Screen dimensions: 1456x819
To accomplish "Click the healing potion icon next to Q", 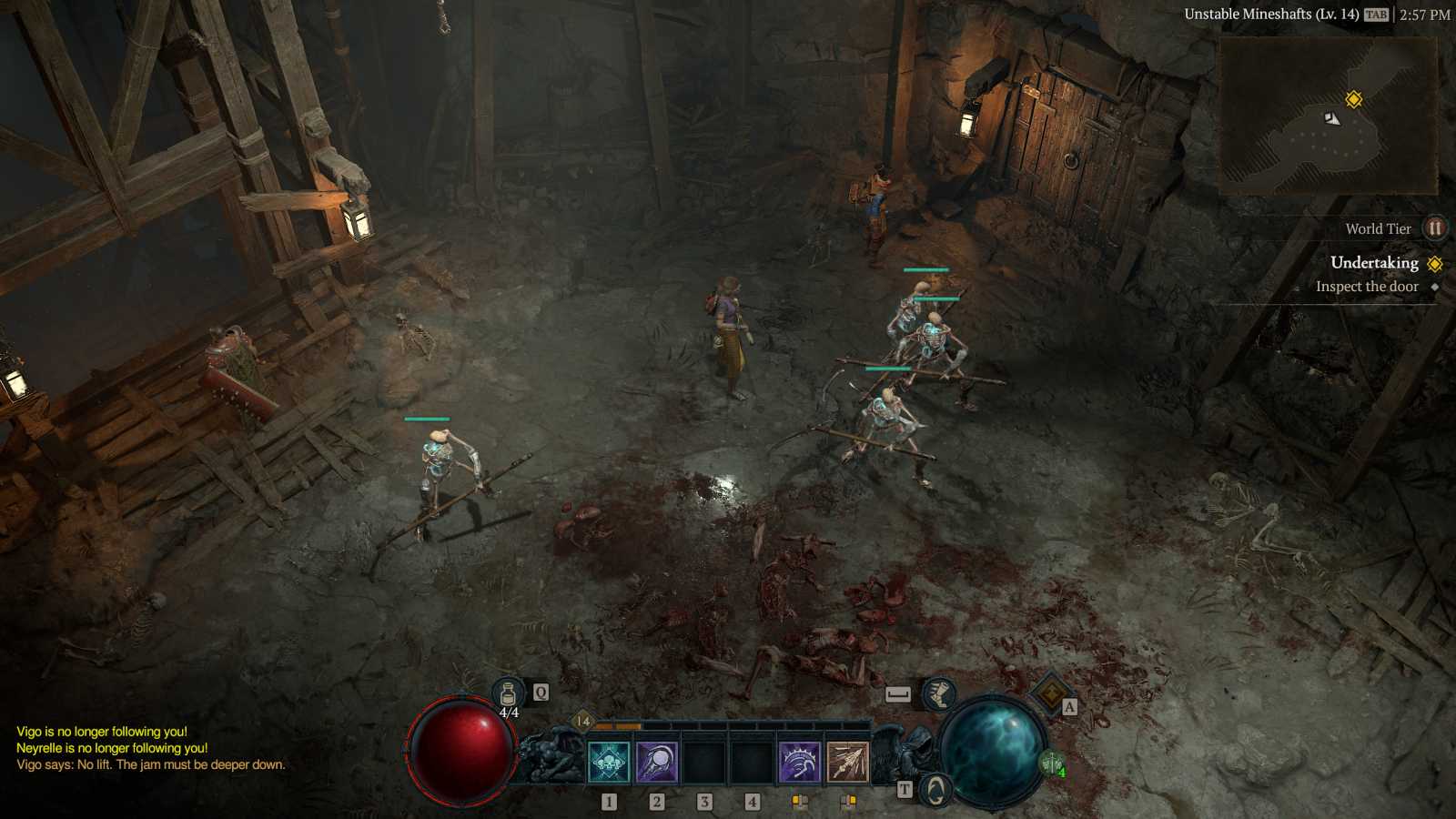I will pos(508,692).
